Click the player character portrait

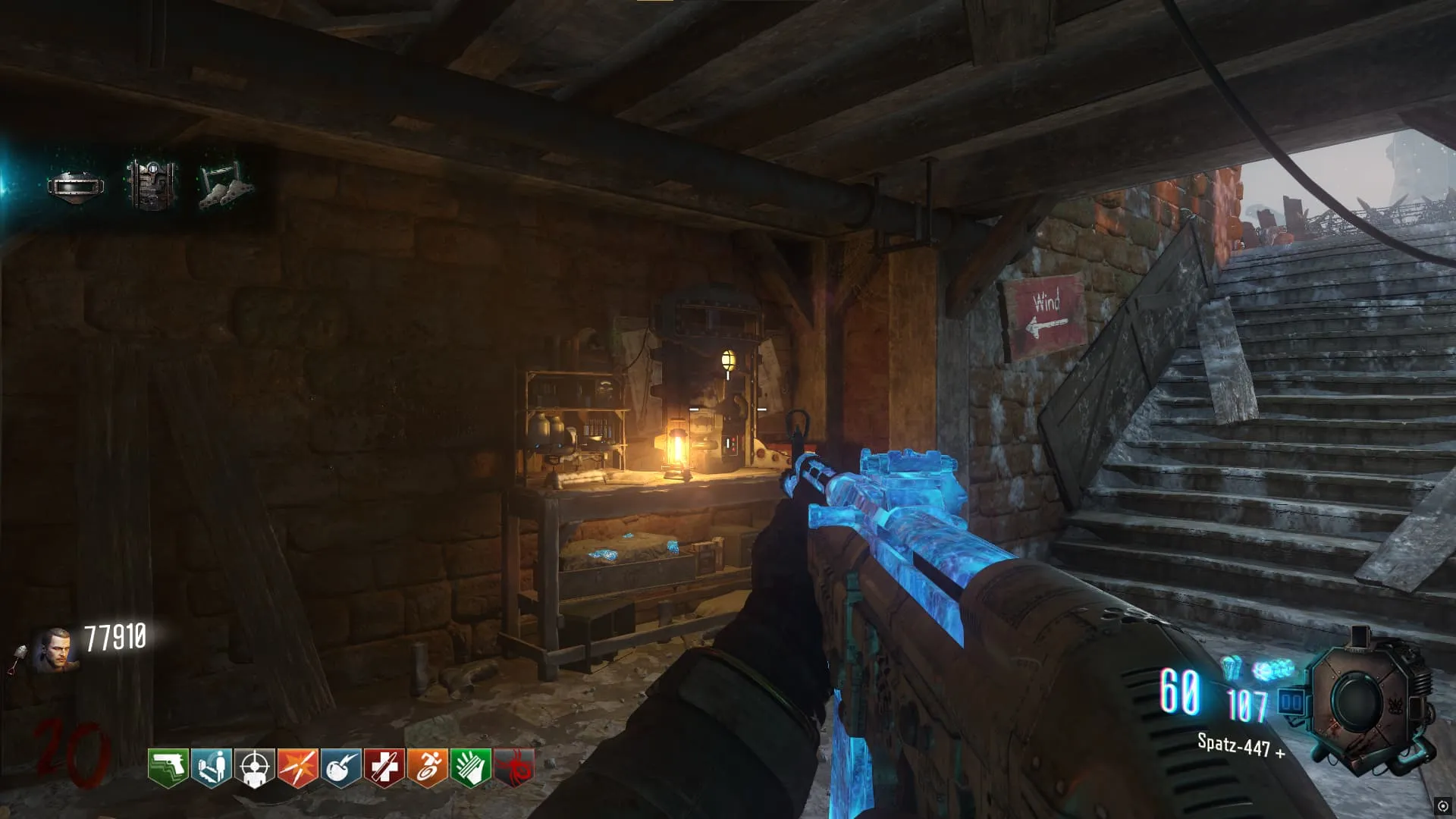(x=56, y=650)
